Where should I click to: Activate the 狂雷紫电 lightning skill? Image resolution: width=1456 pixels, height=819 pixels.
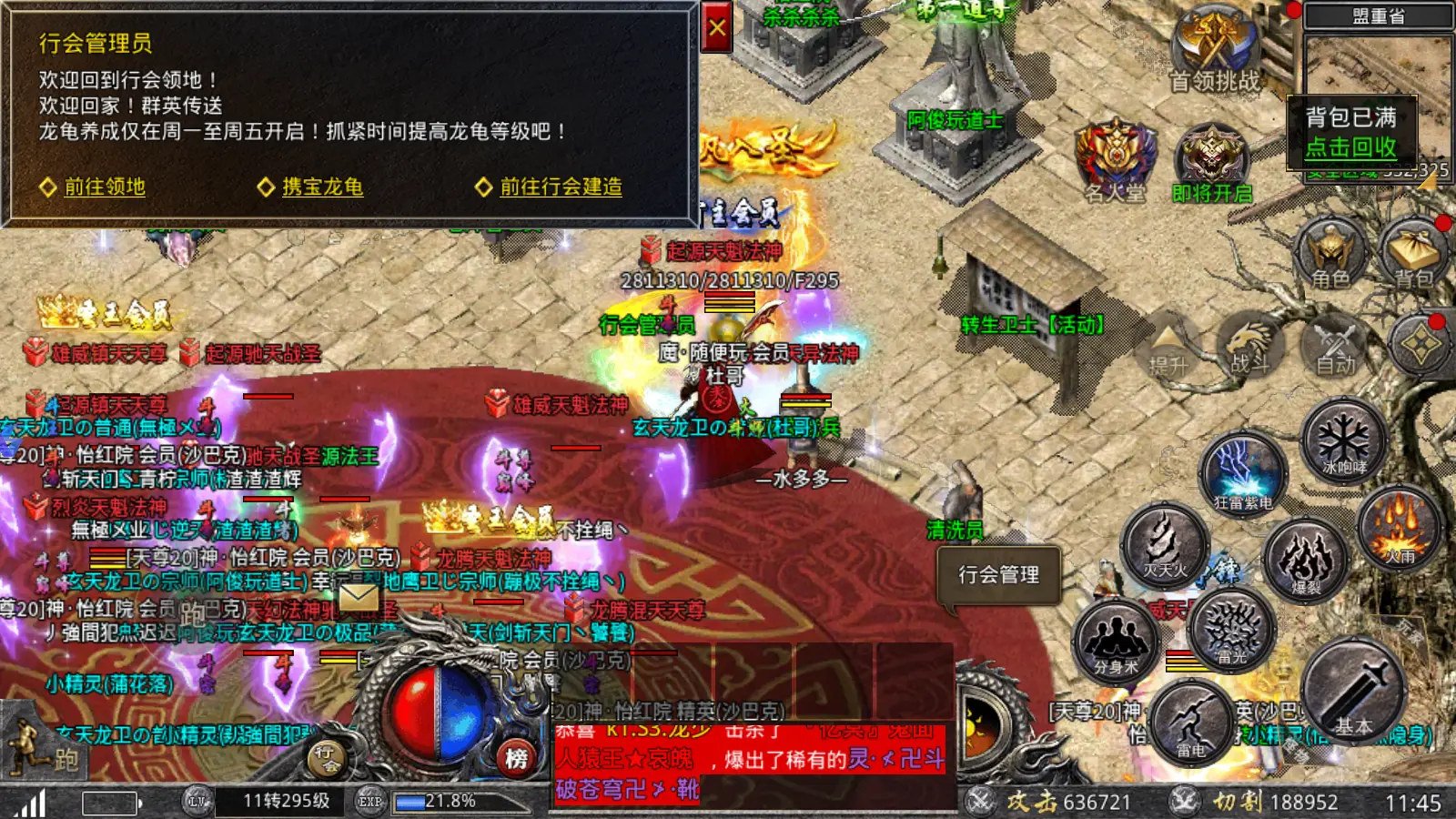tap(1242, 473)
